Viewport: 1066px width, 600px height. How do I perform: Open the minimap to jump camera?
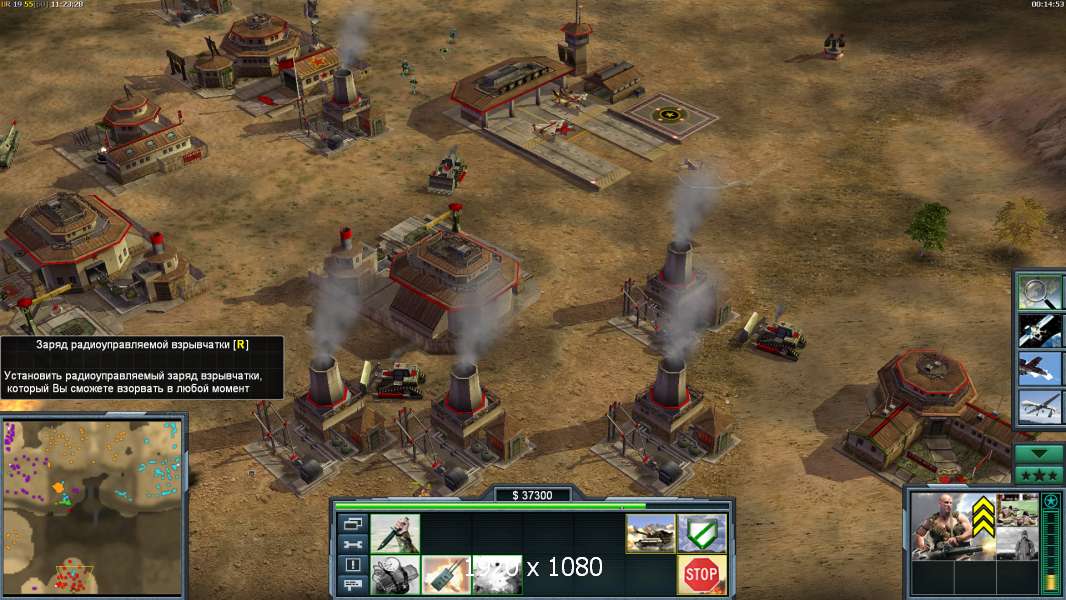pos(93,505)
